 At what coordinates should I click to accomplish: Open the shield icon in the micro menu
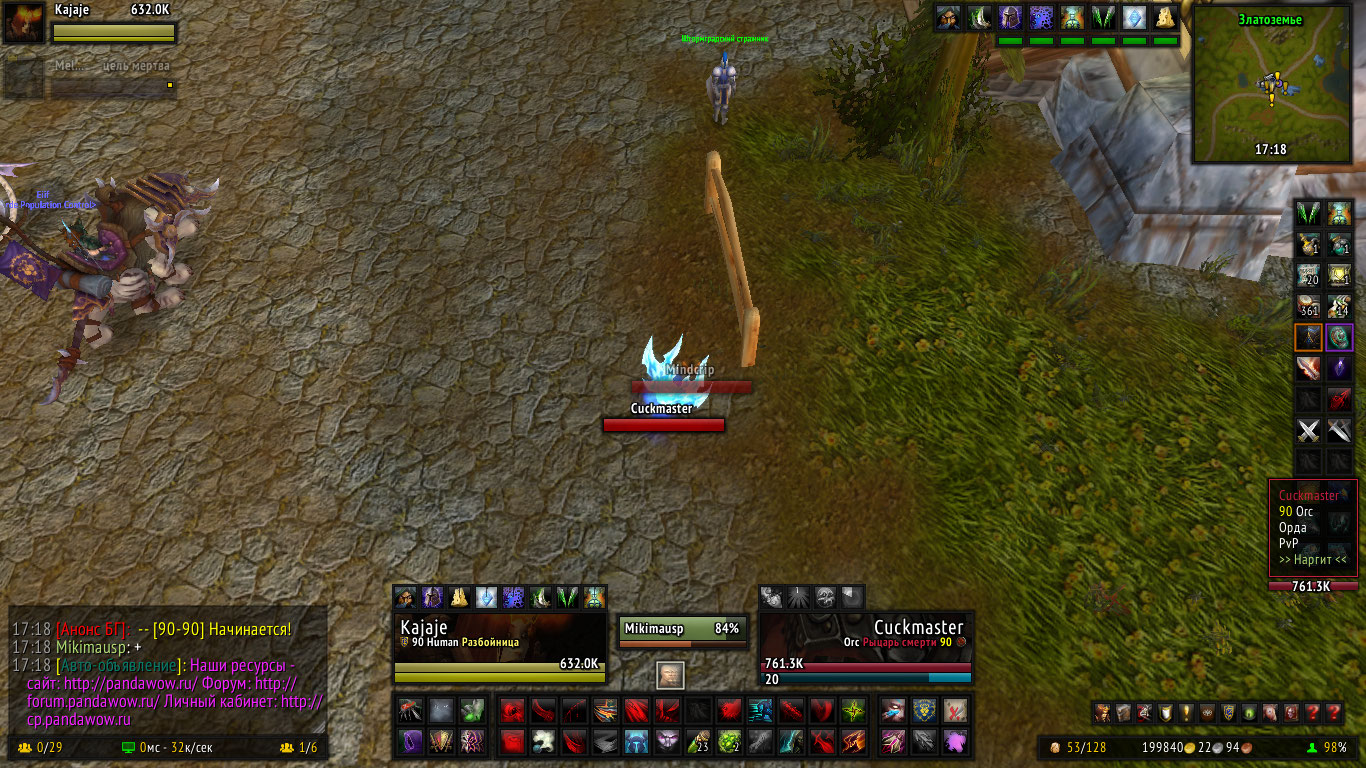tap(1166, 713)
